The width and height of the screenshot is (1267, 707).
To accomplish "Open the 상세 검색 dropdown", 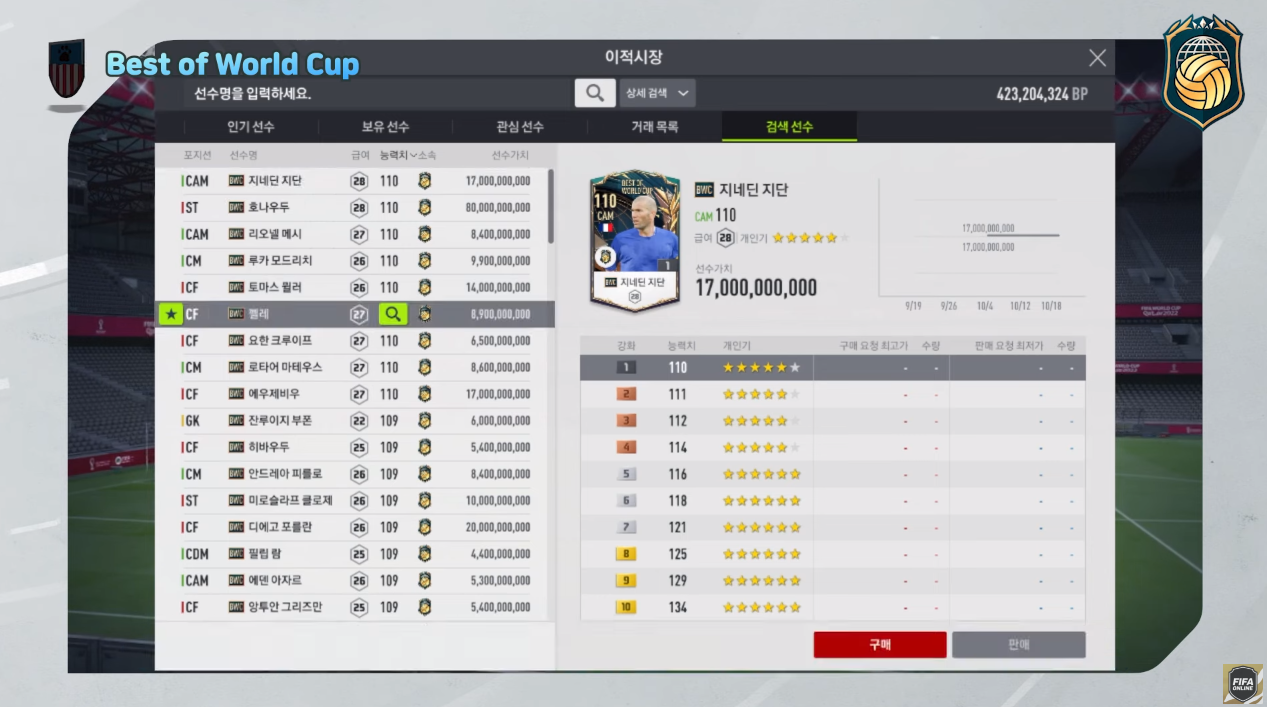I will [x=657, y=93].
